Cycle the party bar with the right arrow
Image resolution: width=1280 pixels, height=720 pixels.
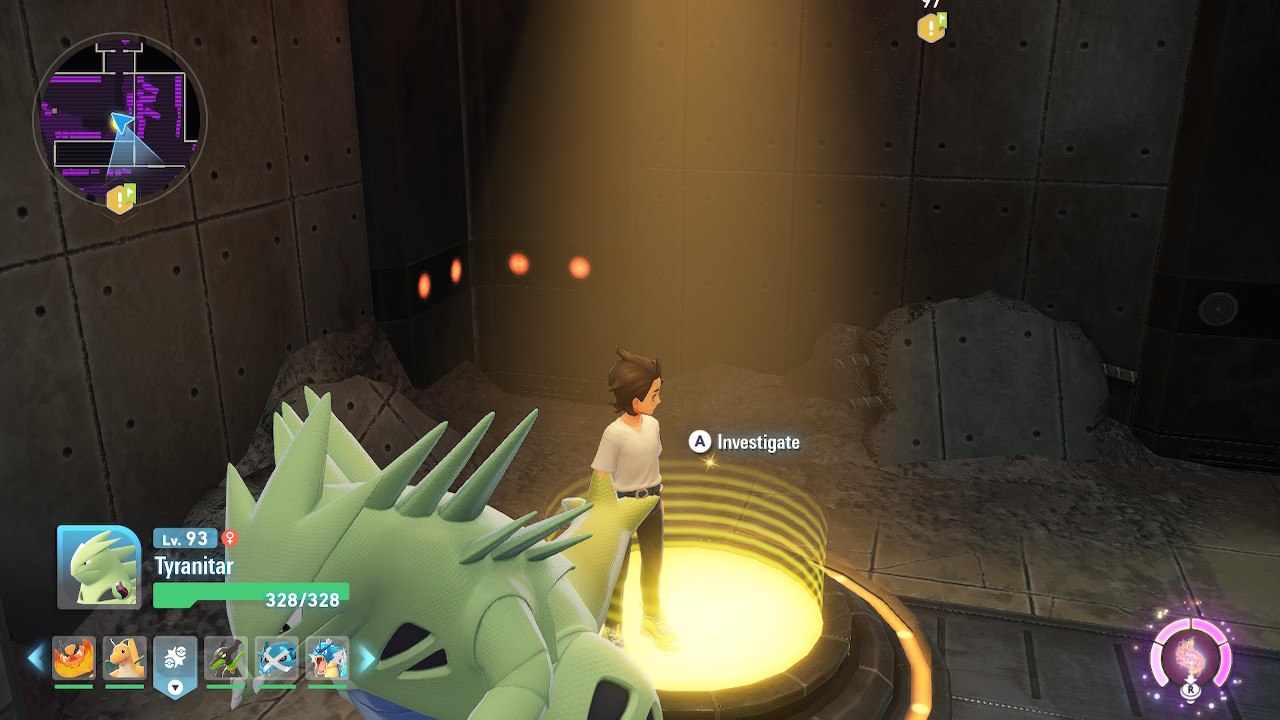366,658
